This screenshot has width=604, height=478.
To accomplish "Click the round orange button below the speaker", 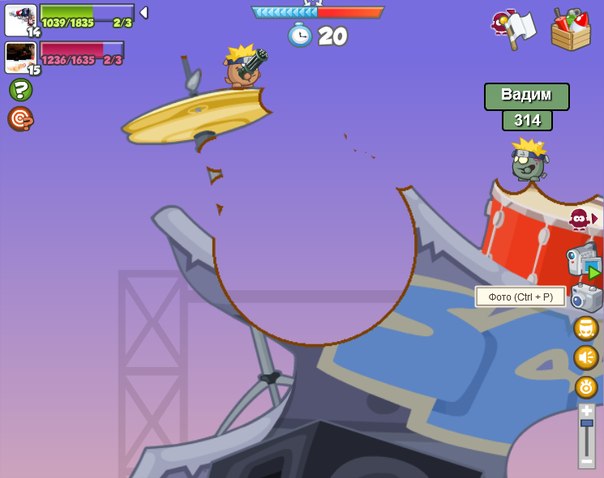I will coord(586,387).
